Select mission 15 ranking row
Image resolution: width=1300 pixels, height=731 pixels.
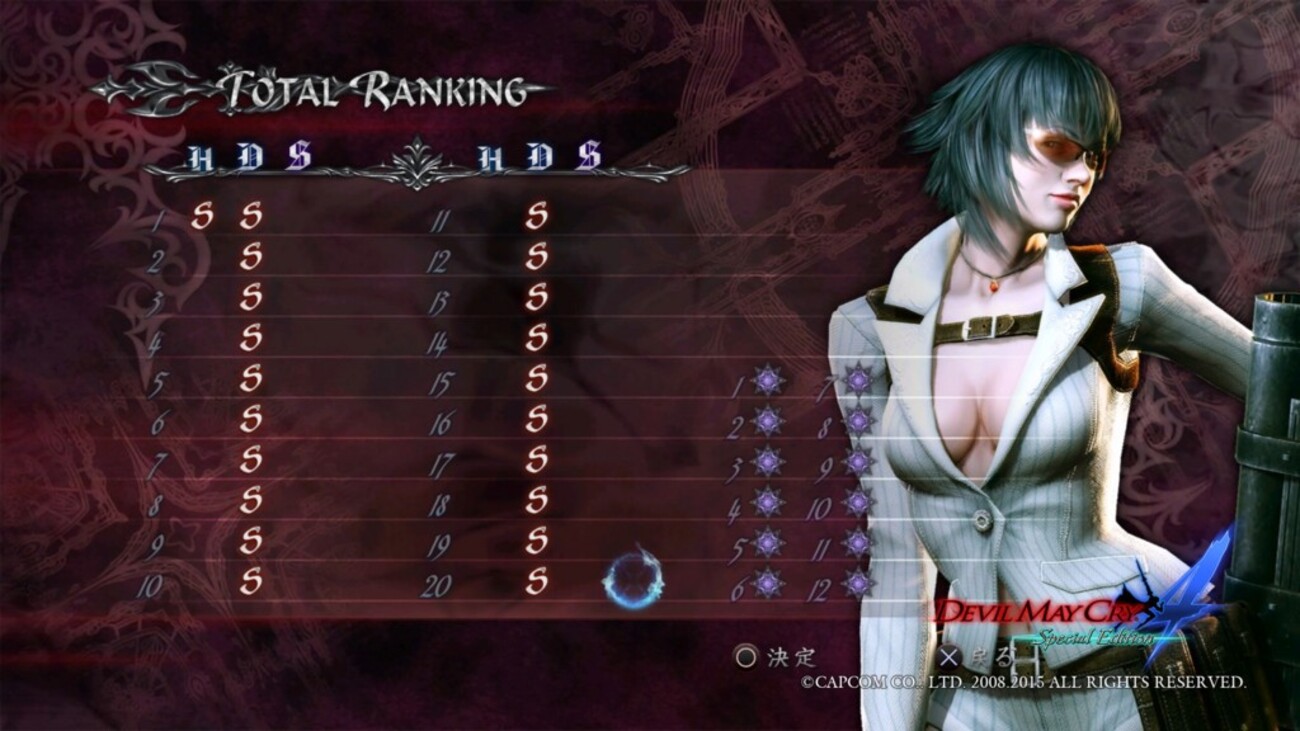[x=537, y=379]
